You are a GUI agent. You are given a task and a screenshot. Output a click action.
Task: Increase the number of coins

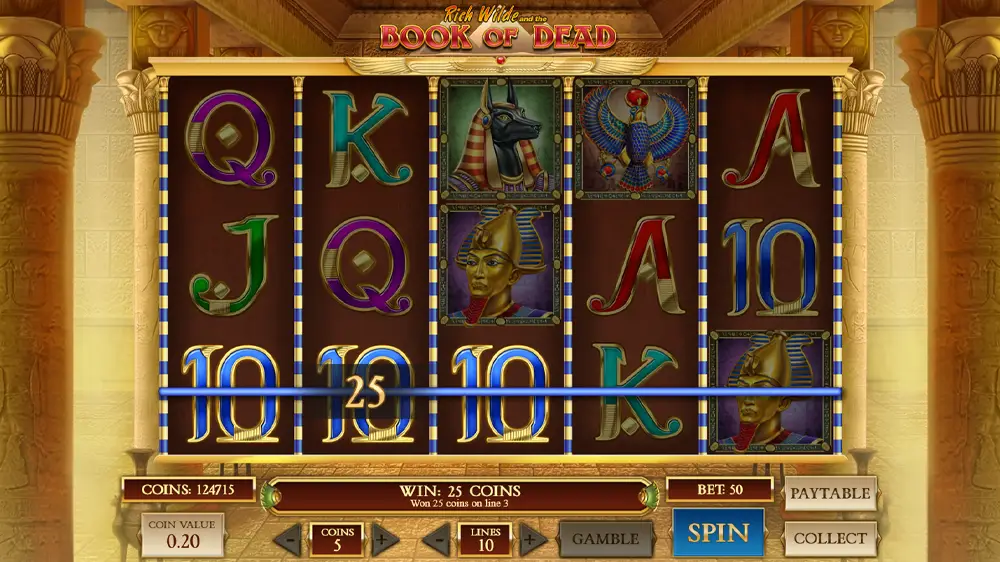coord(383,540)
